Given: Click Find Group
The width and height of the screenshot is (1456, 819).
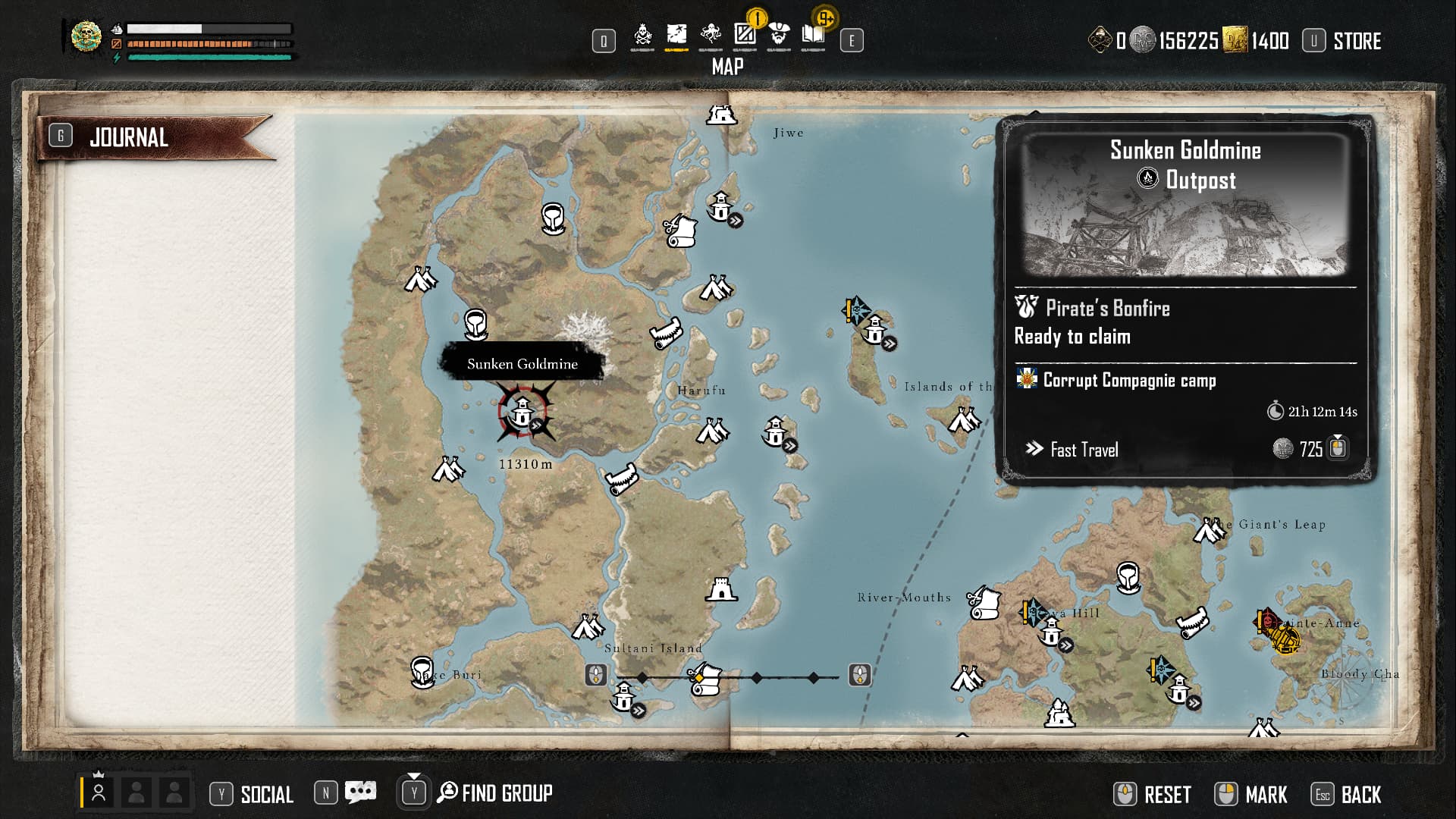Looking at the screenshot, I should pyautogui.click(x=506, y=793).
